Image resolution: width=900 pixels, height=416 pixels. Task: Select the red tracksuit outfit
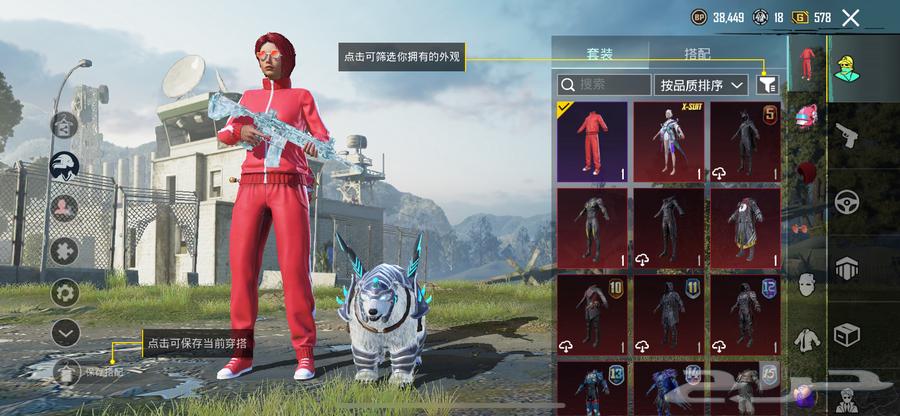pos(591,141)
